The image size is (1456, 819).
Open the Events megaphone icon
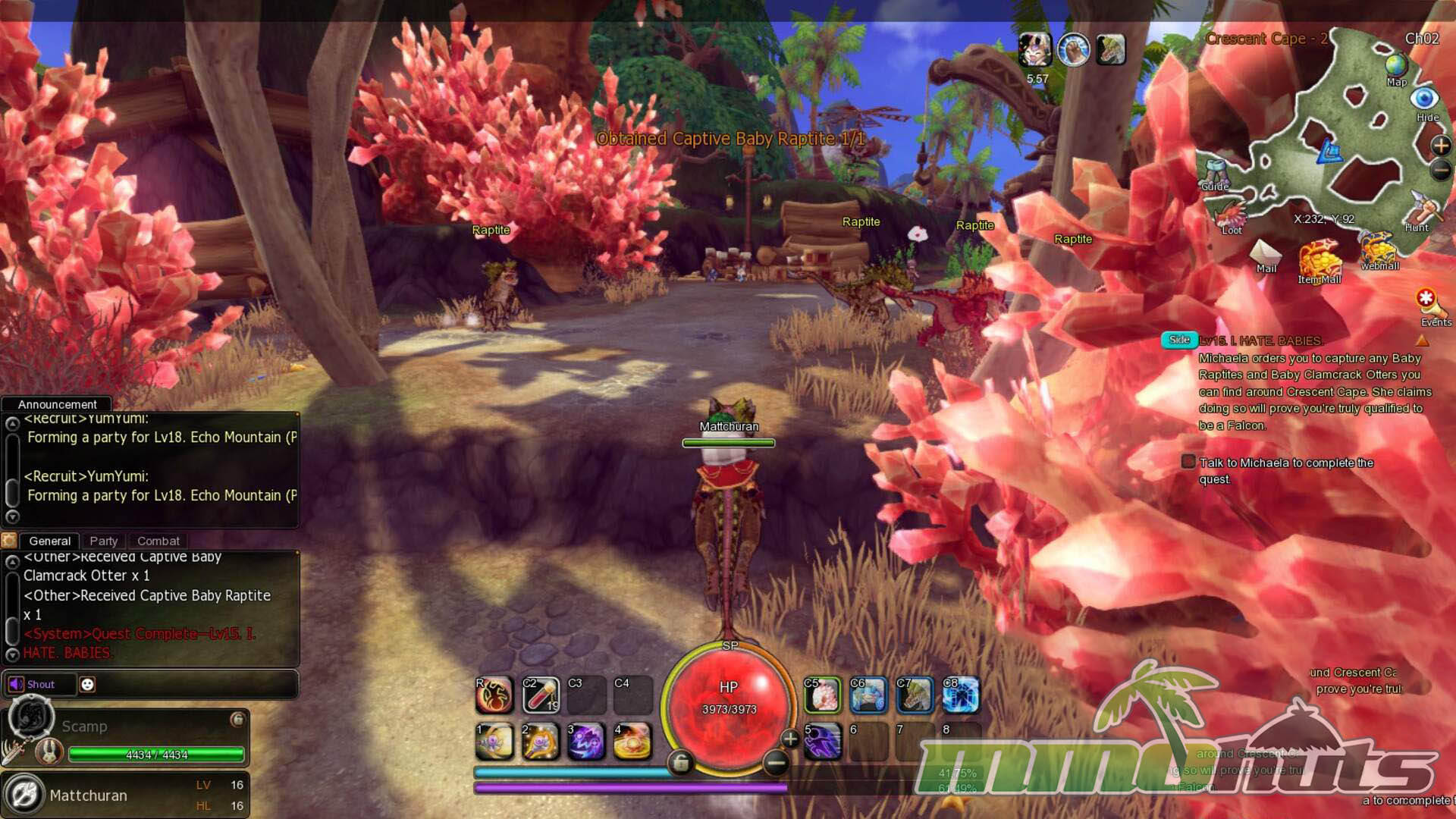pyautogui.click(x=1428, y=303)
